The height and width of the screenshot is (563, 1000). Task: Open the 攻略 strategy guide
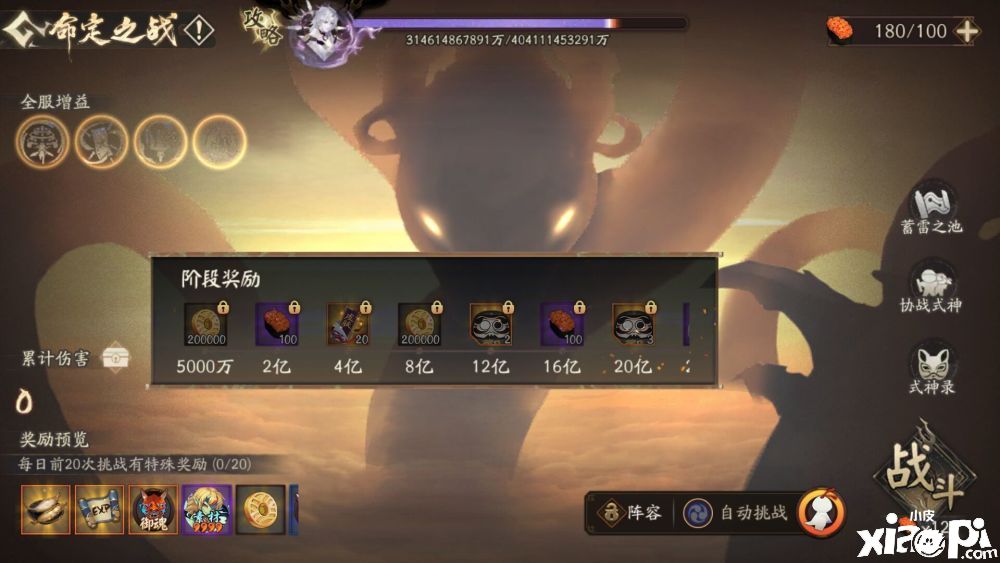coord(261,28)
